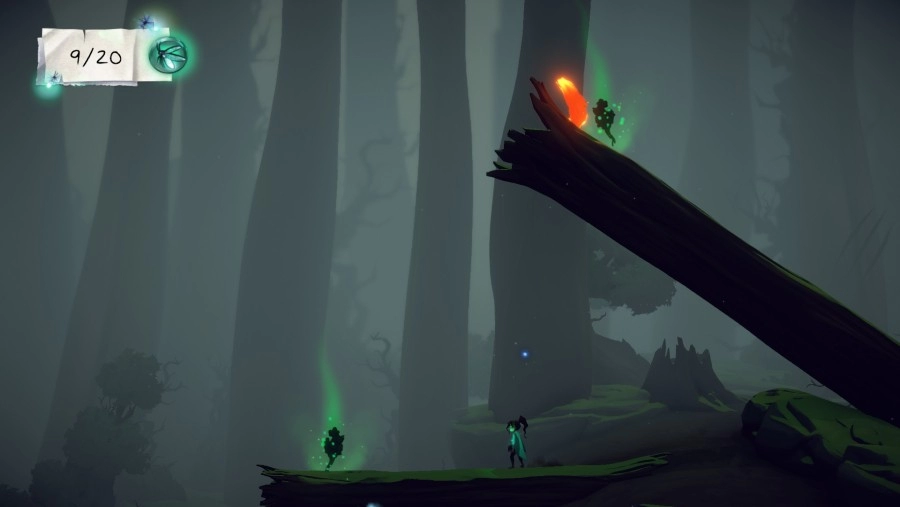Click the green orb collectible icon
The height and width of the screenshot is (507, 900).
168,54
